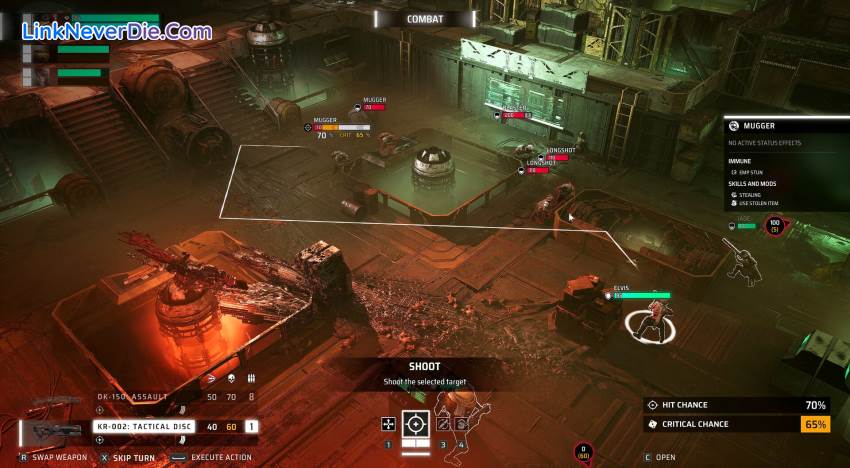850x468 pixels.
Task: Activate the Shoot crosshair ability
Action: [x=416, y=424]
